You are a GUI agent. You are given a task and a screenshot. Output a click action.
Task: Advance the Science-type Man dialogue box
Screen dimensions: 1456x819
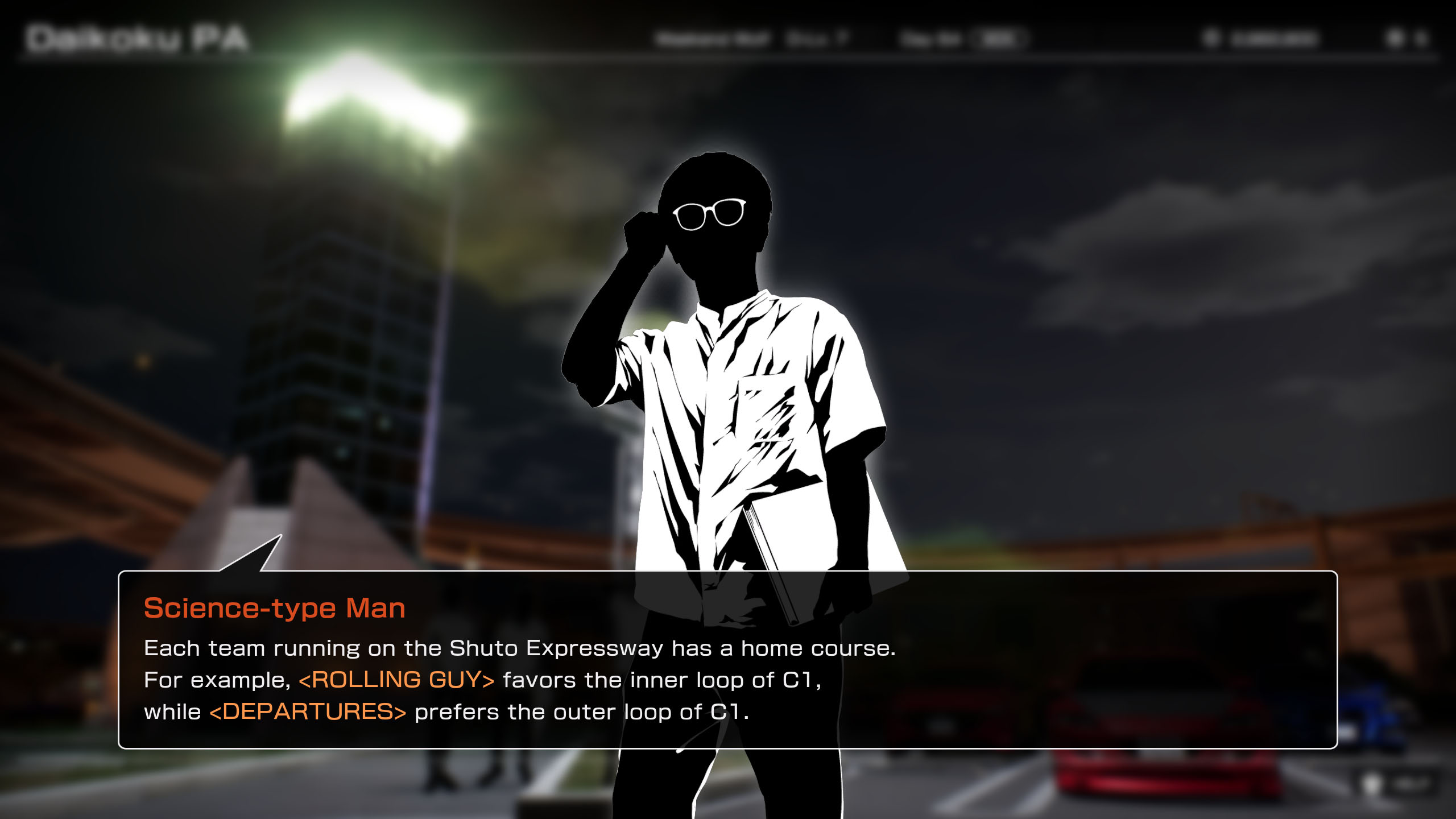tap(727, 660)
